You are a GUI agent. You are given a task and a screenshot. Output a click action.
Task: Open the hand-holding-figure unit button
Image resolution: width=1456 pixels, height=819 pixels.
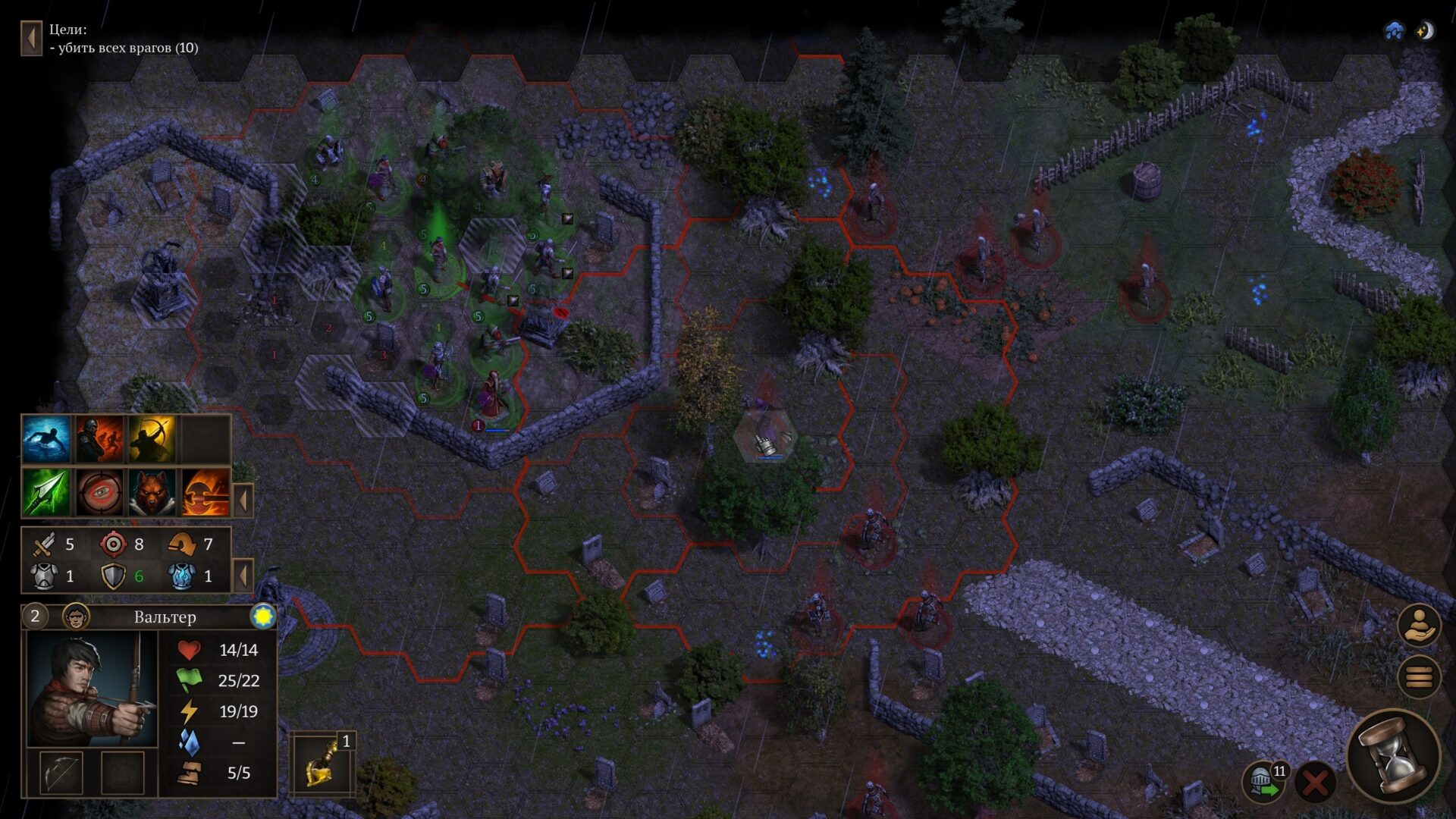coord(1419,625)
